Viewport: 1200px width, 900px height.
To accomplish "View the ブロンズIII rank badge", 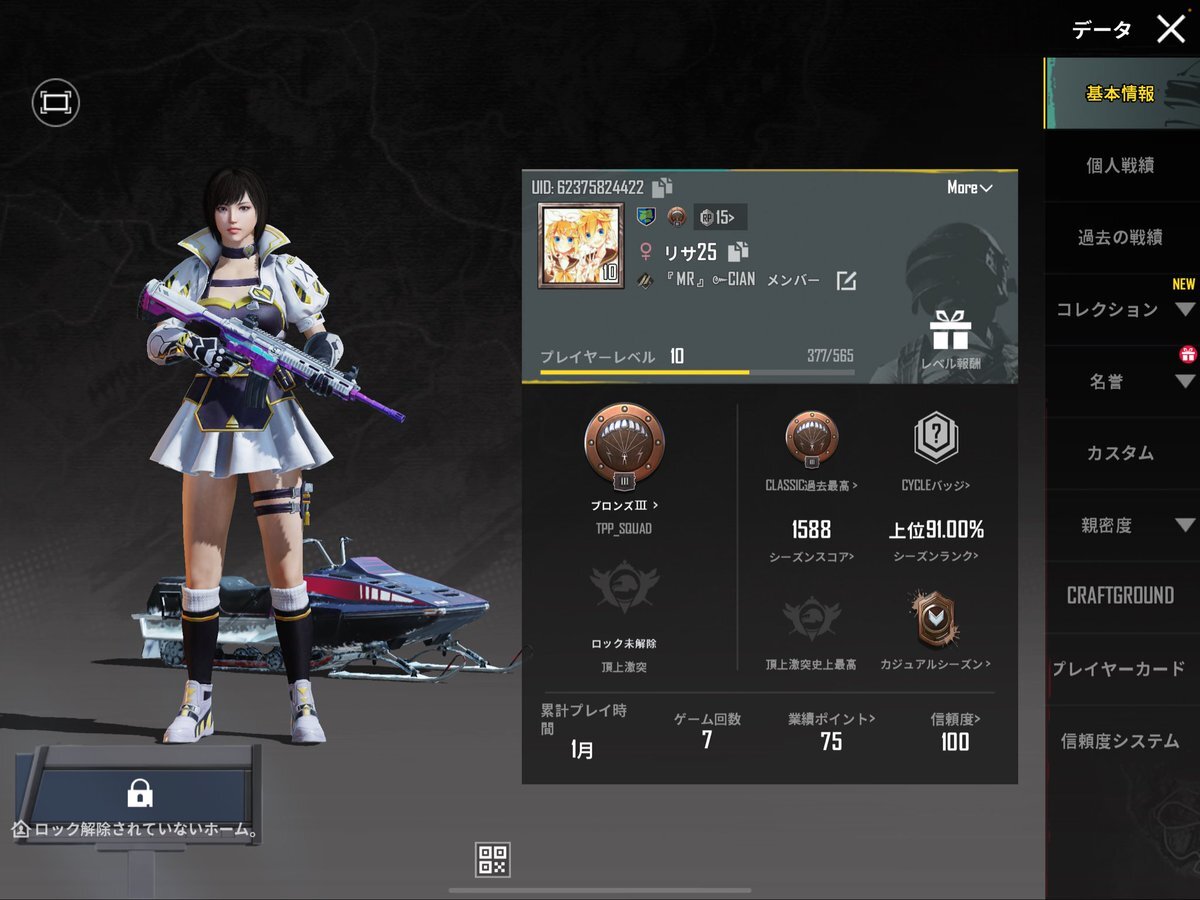I will [x=624, y=445].
